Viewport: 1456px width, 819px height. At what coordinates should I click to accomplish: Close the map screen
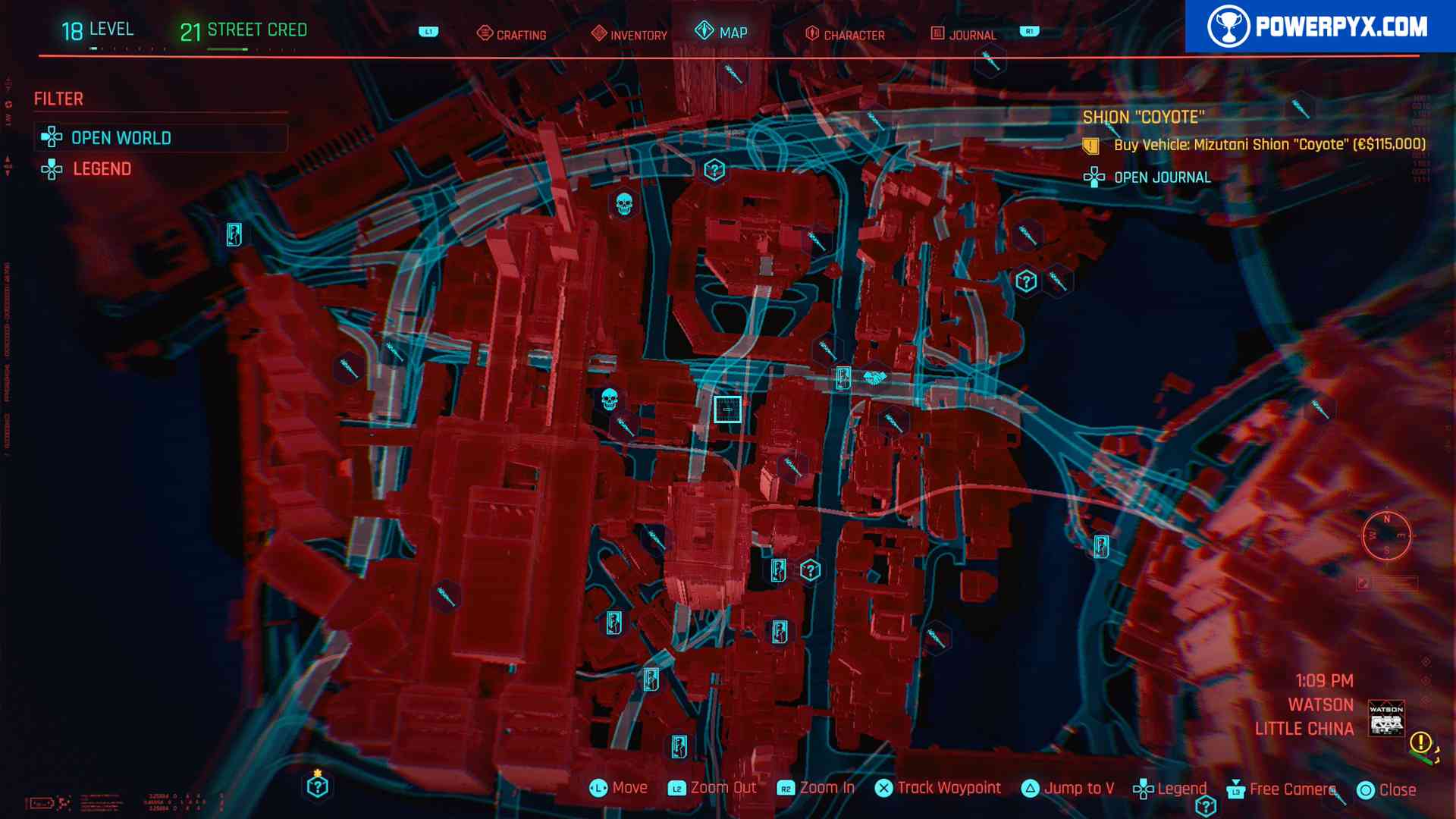(x=1387, y=790)
